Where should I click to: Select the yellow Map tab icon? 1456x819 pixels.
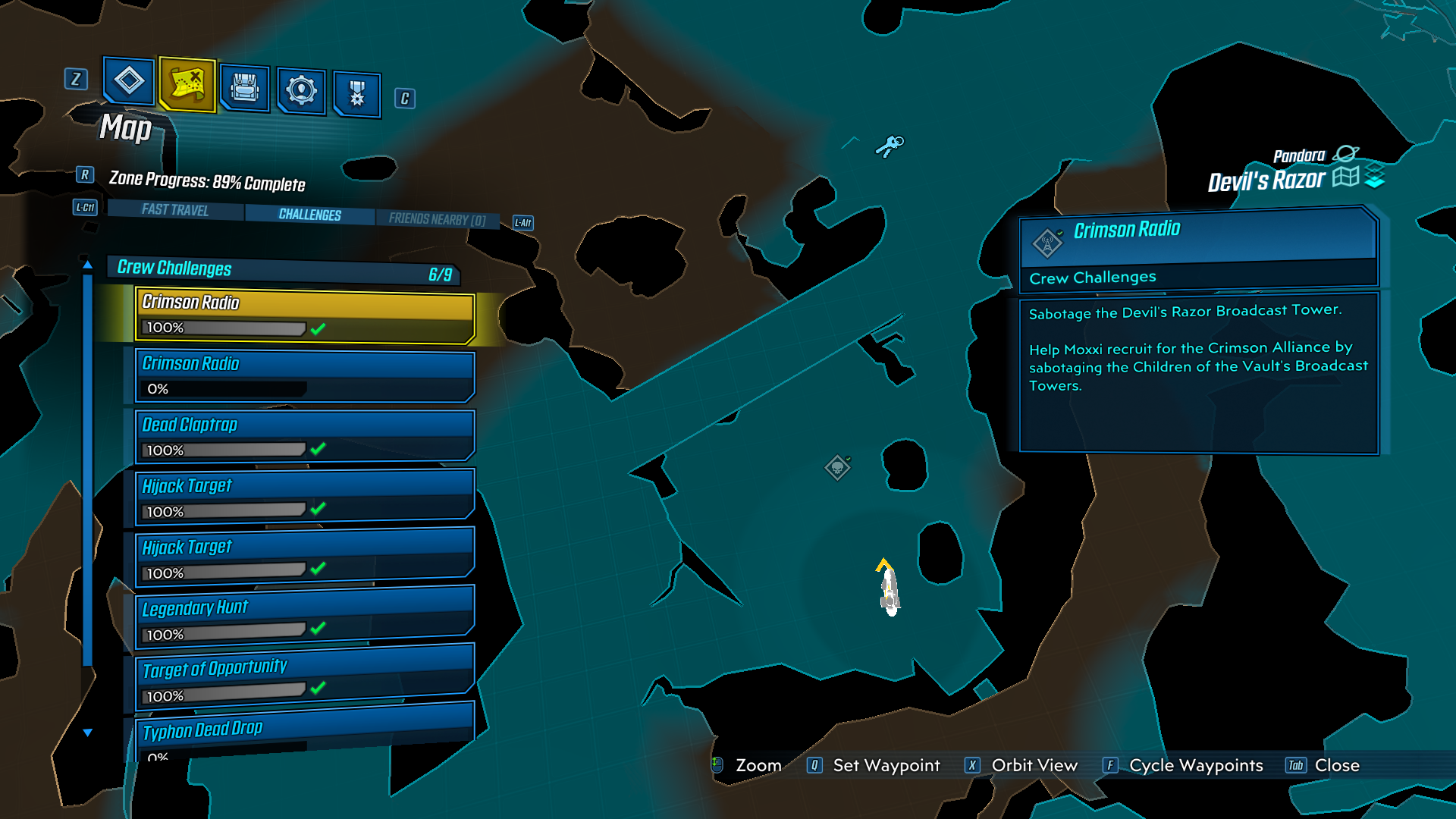pos(187,84)
